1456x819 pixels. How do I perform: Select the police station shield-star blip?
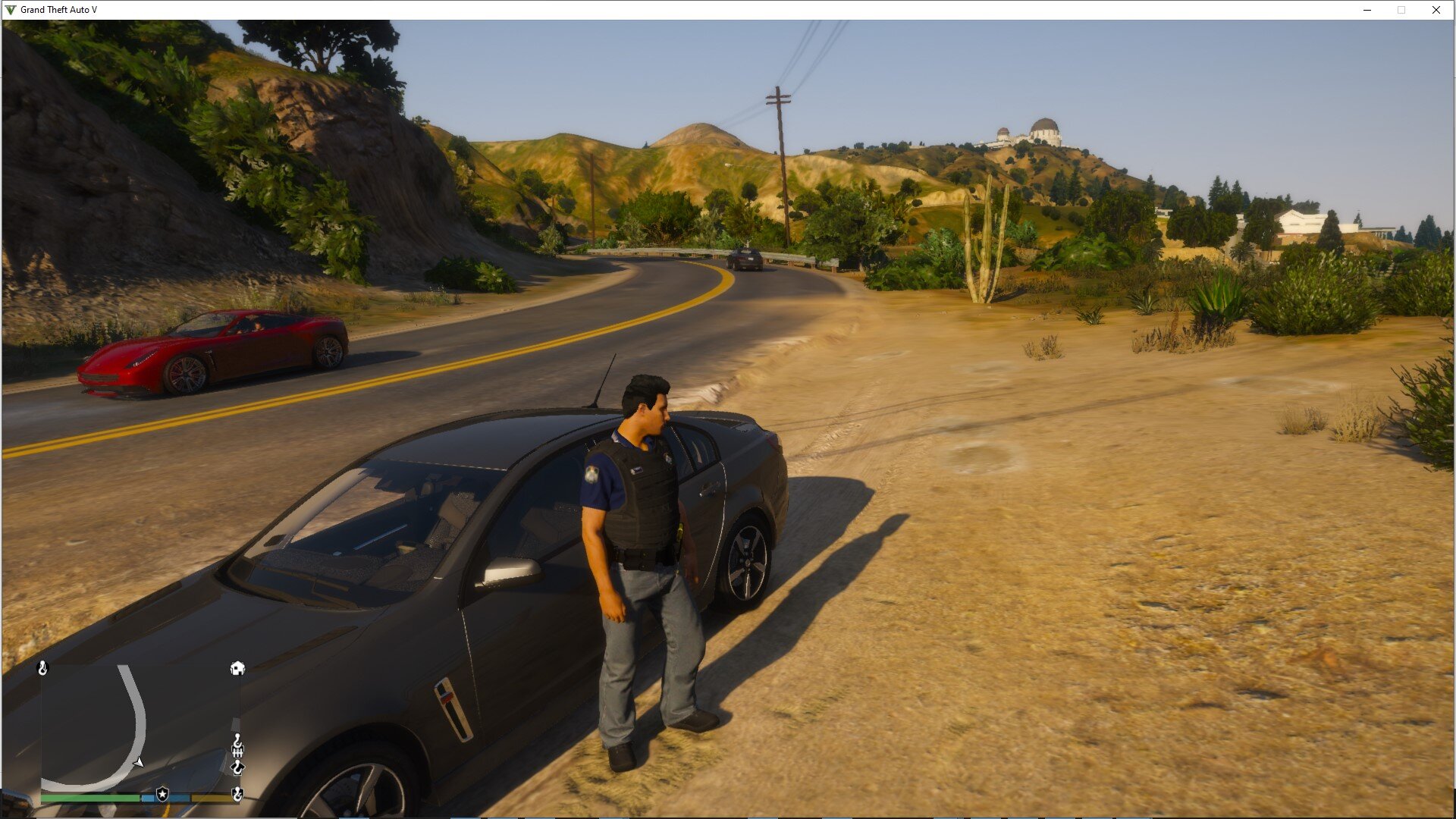[162, 794]
